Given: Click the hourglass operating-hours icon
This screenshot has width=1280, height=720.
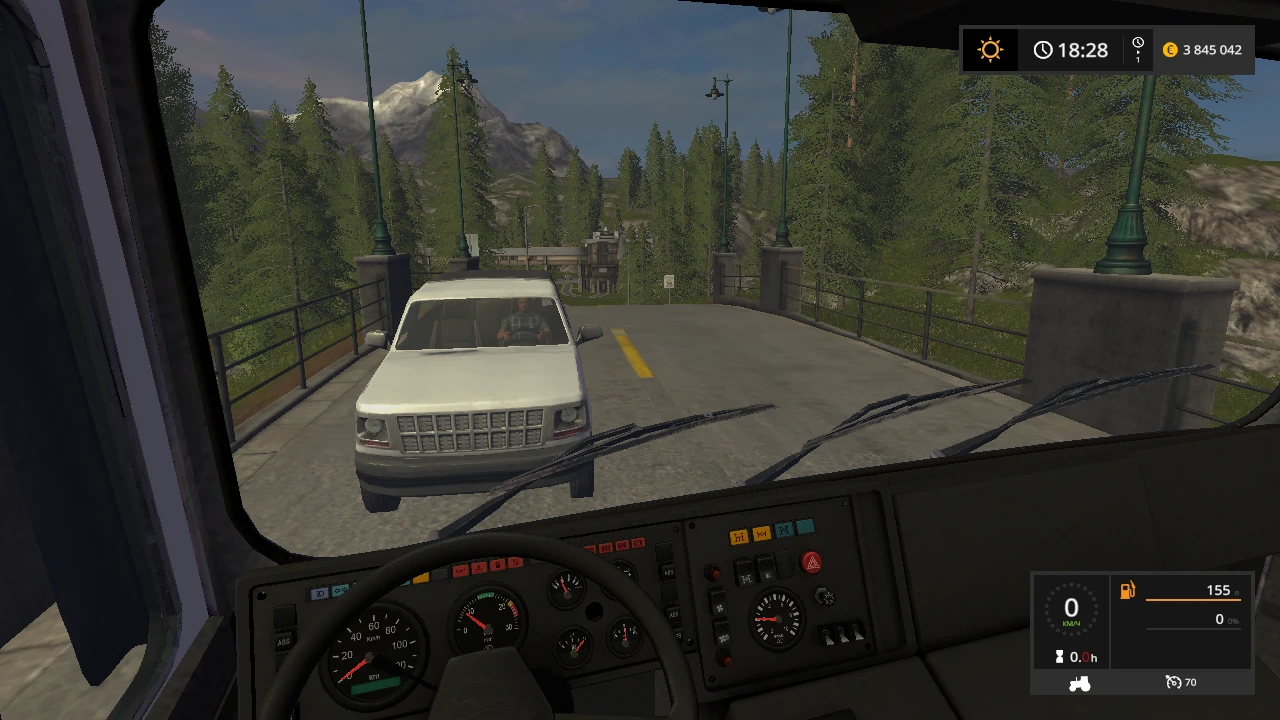Looking at the screenshot, I should point(1058,657).
